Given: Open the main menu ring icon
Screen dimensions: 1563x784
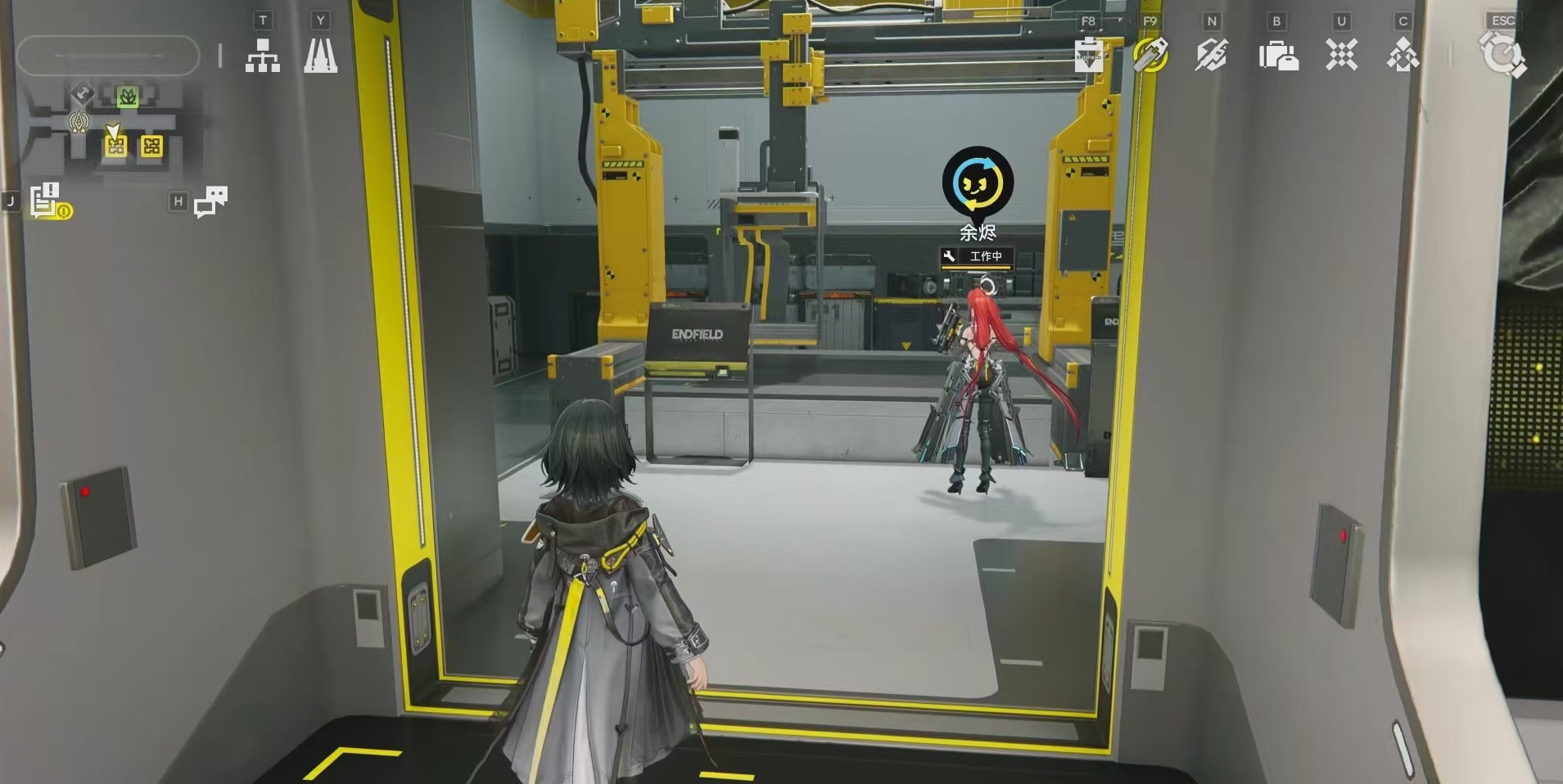Looking at the screenshot, I should click(x=1502, y=56).
